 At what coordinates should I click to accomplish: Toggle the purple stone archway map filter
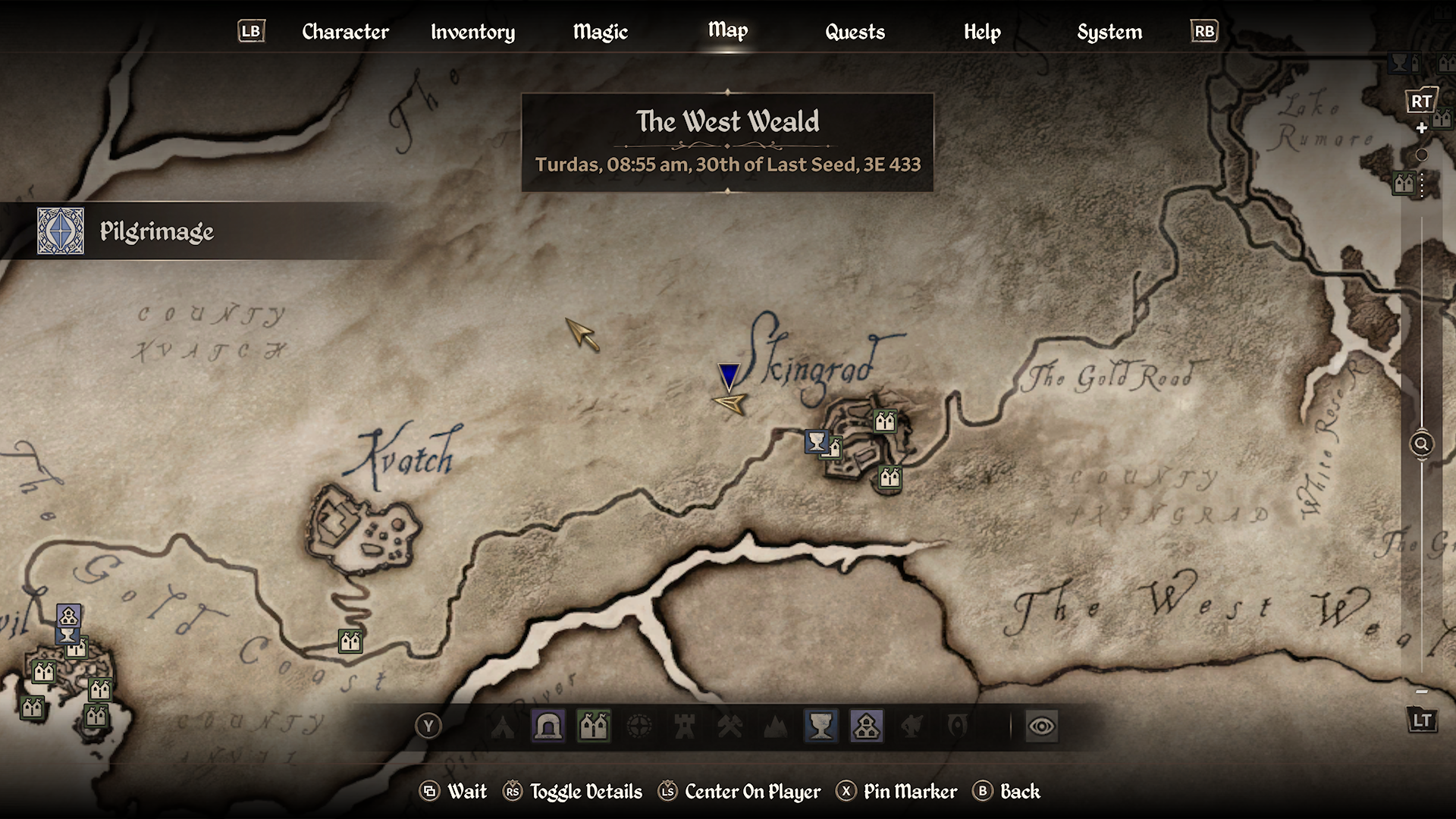[x=548, y=726]
